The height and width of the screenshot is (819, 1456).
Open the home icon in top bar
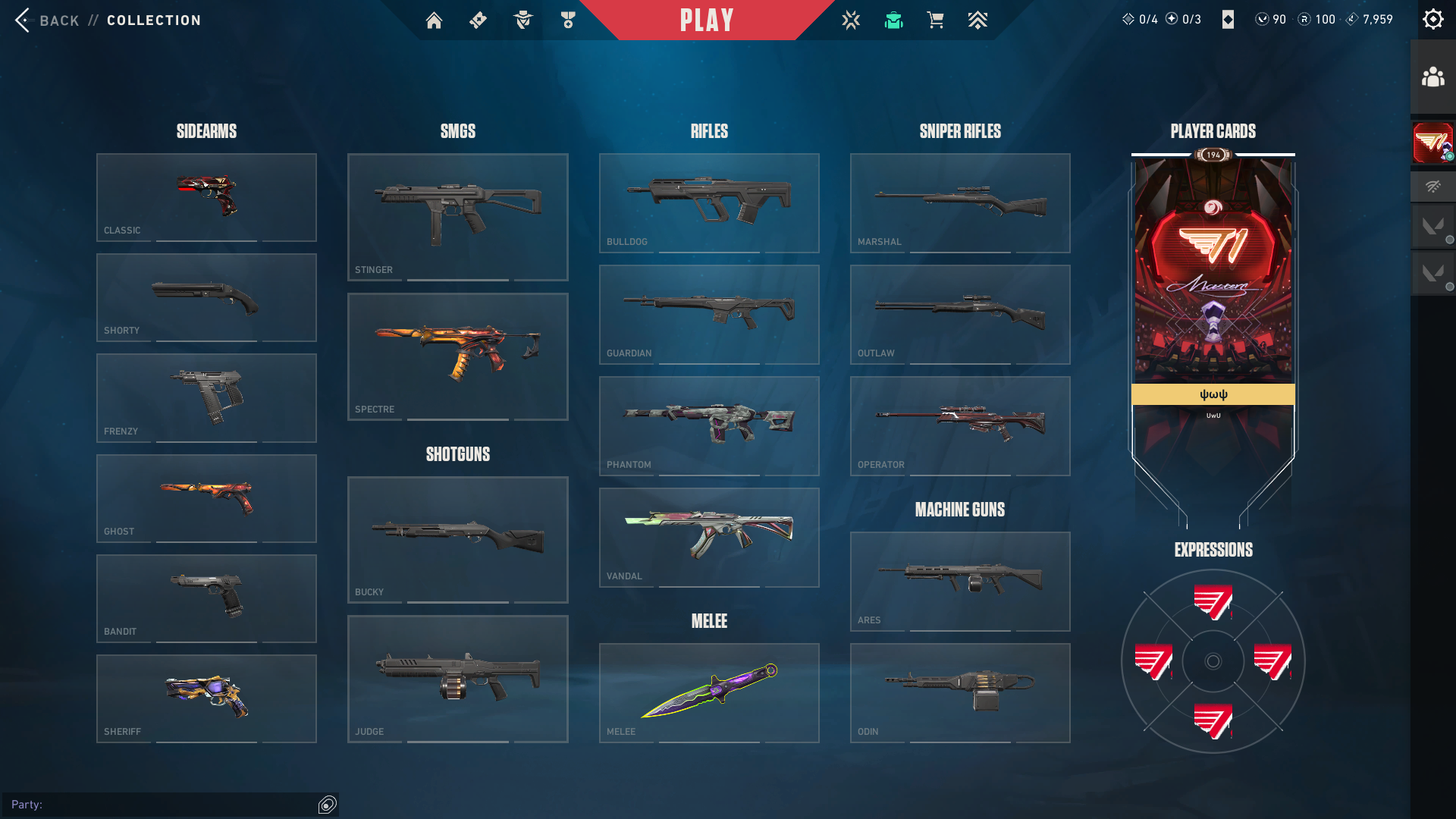(434, 20)
